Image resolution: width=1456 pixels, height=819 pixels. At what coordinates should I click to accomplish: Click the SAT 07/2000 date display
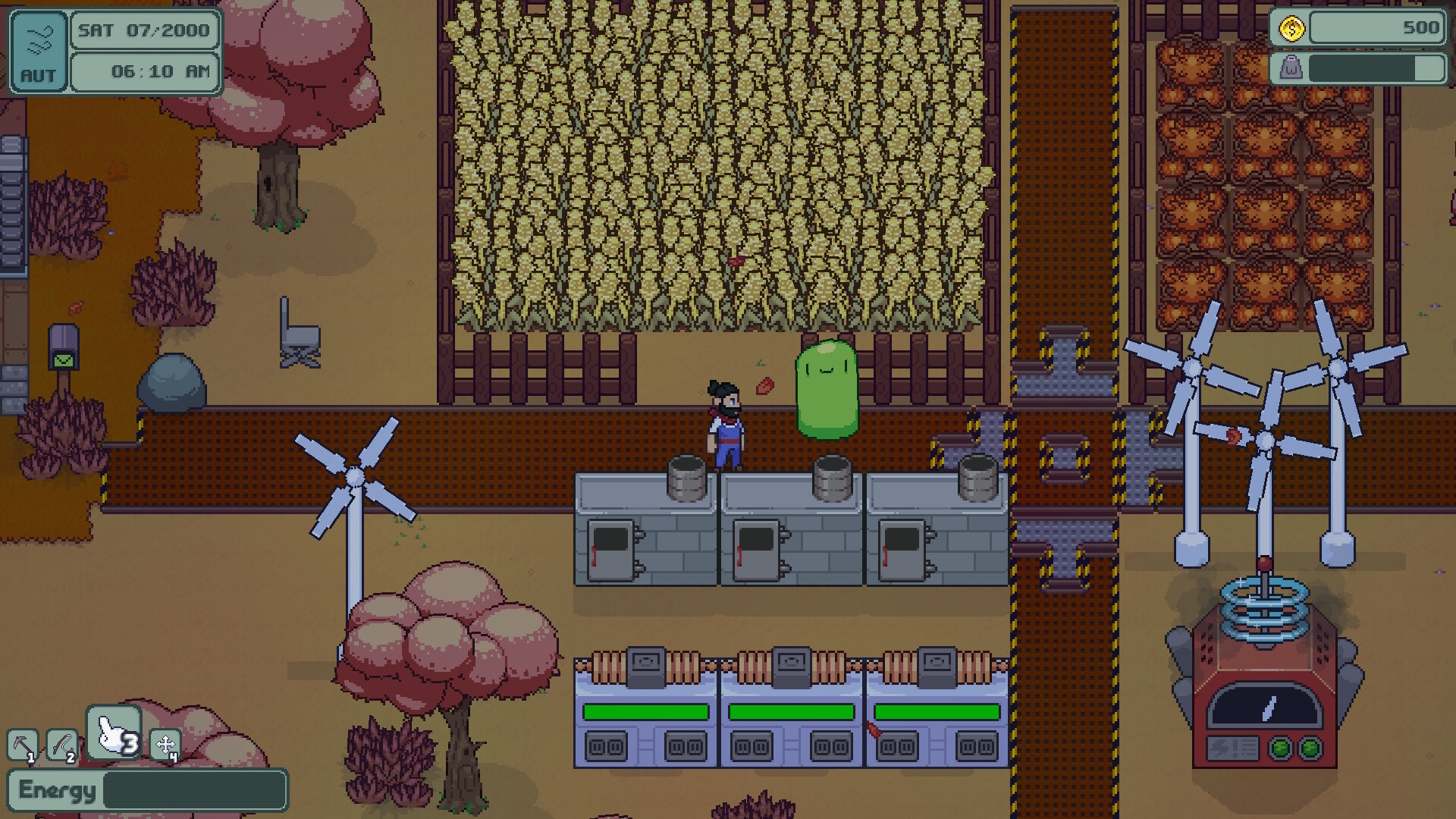pos(143,31)
